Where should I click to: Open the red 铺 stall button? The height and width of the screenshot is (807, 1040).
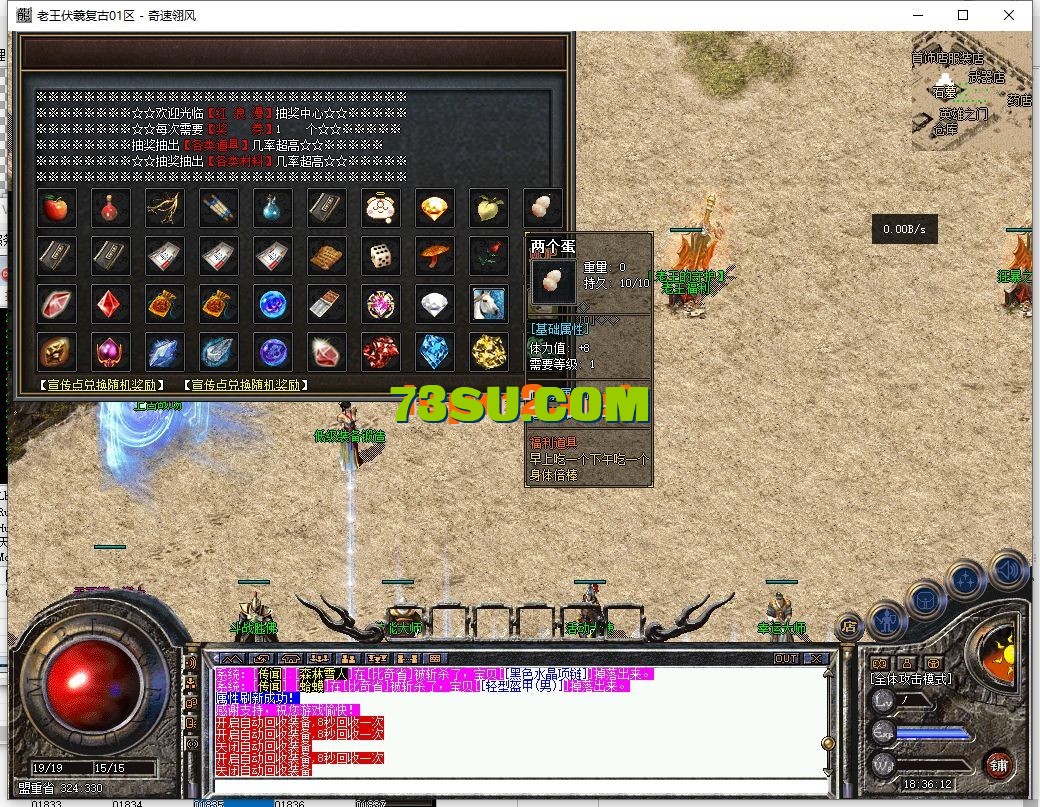tap(998, 767)
